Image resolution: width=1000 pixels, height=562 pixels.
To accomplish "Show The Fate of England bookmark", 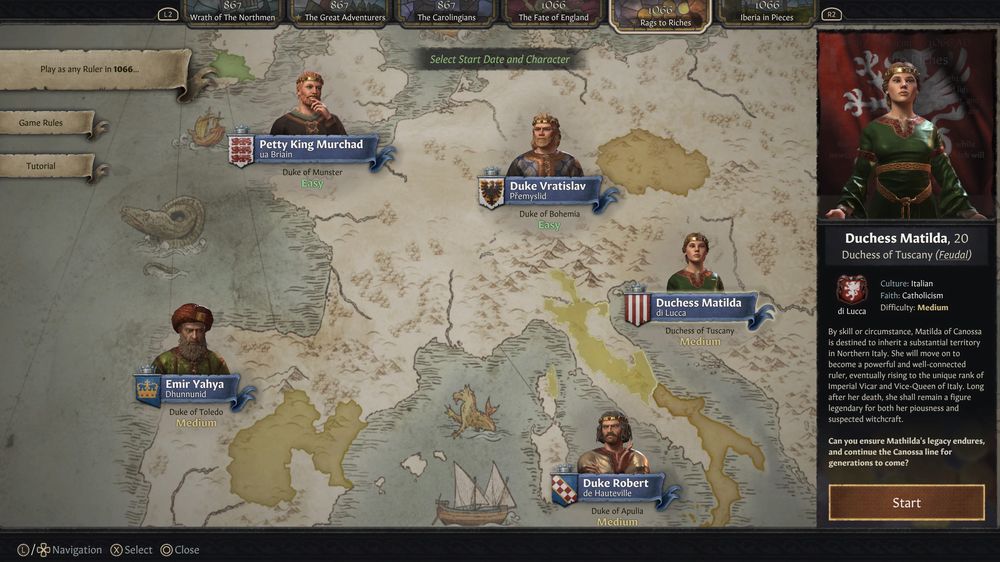I will (x=553, y=12).
